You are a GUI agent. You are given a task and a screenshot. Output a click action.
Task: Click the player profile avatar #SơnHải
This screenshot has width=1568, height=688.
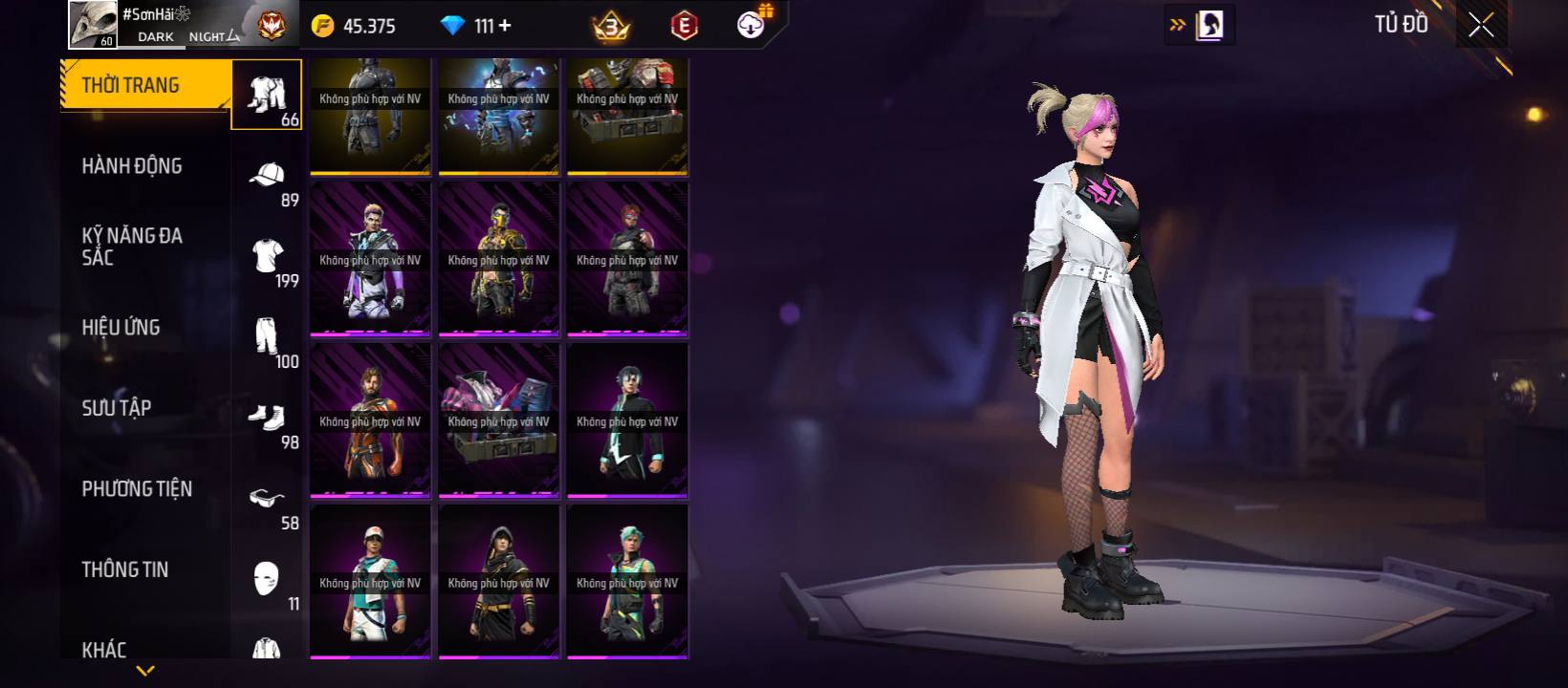click(x=93, y=24)
